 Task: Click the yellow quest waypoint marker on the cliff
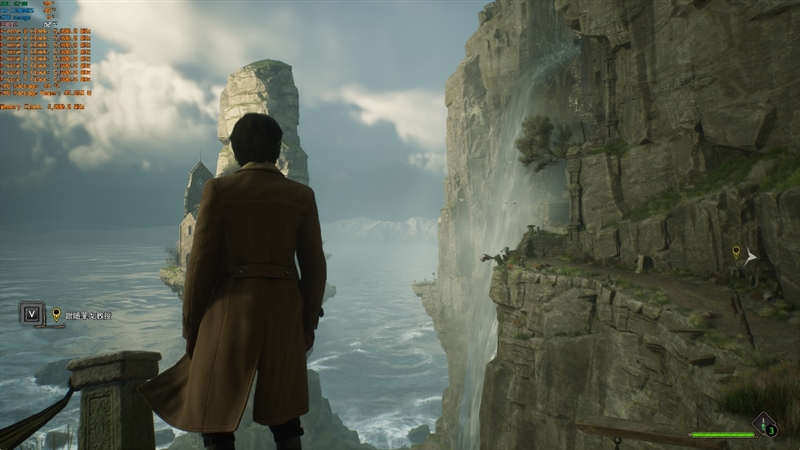pyautogui.click(x=736, y=252)
